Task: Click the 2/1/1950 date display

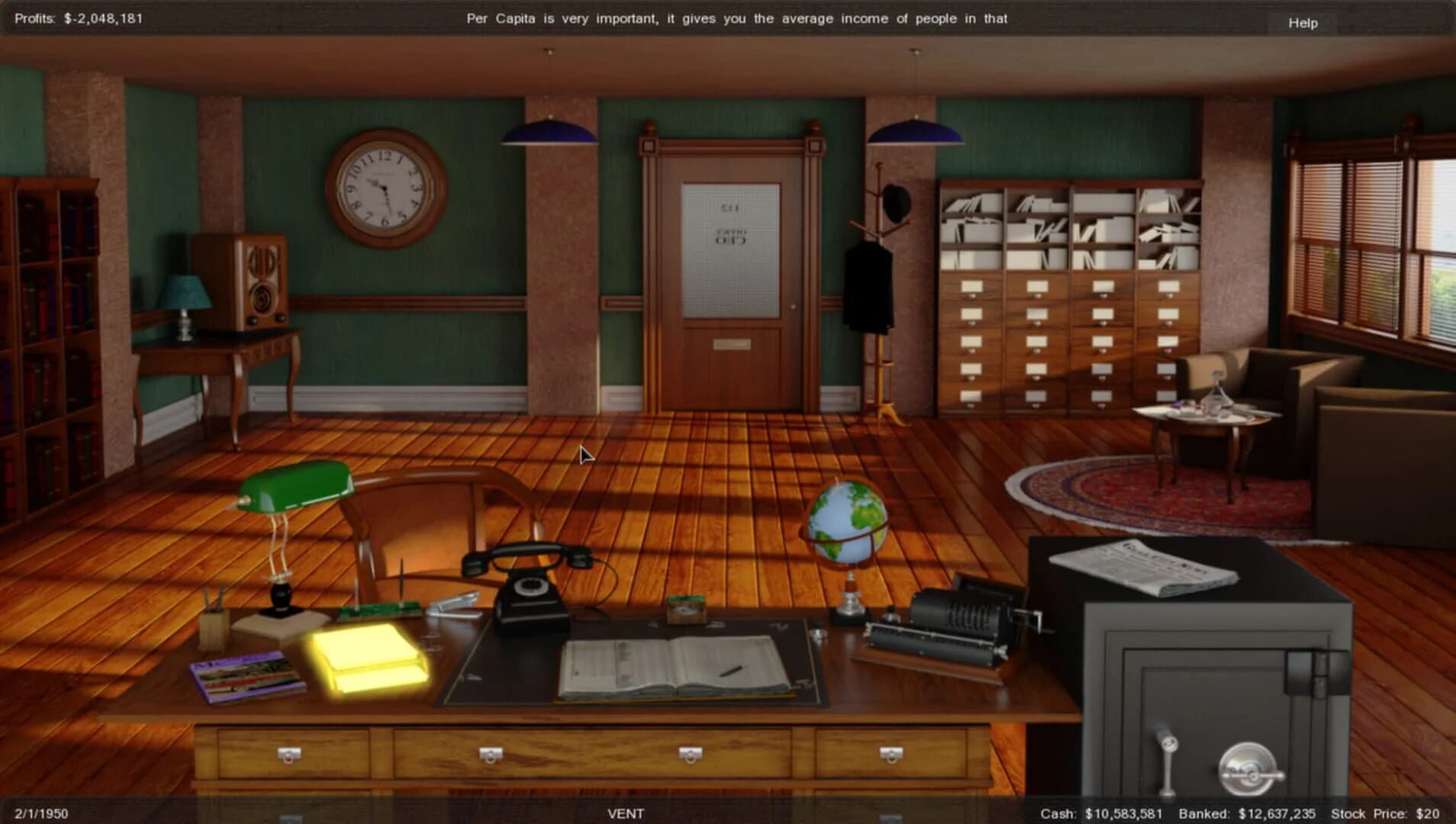Action: pos(42,813)
